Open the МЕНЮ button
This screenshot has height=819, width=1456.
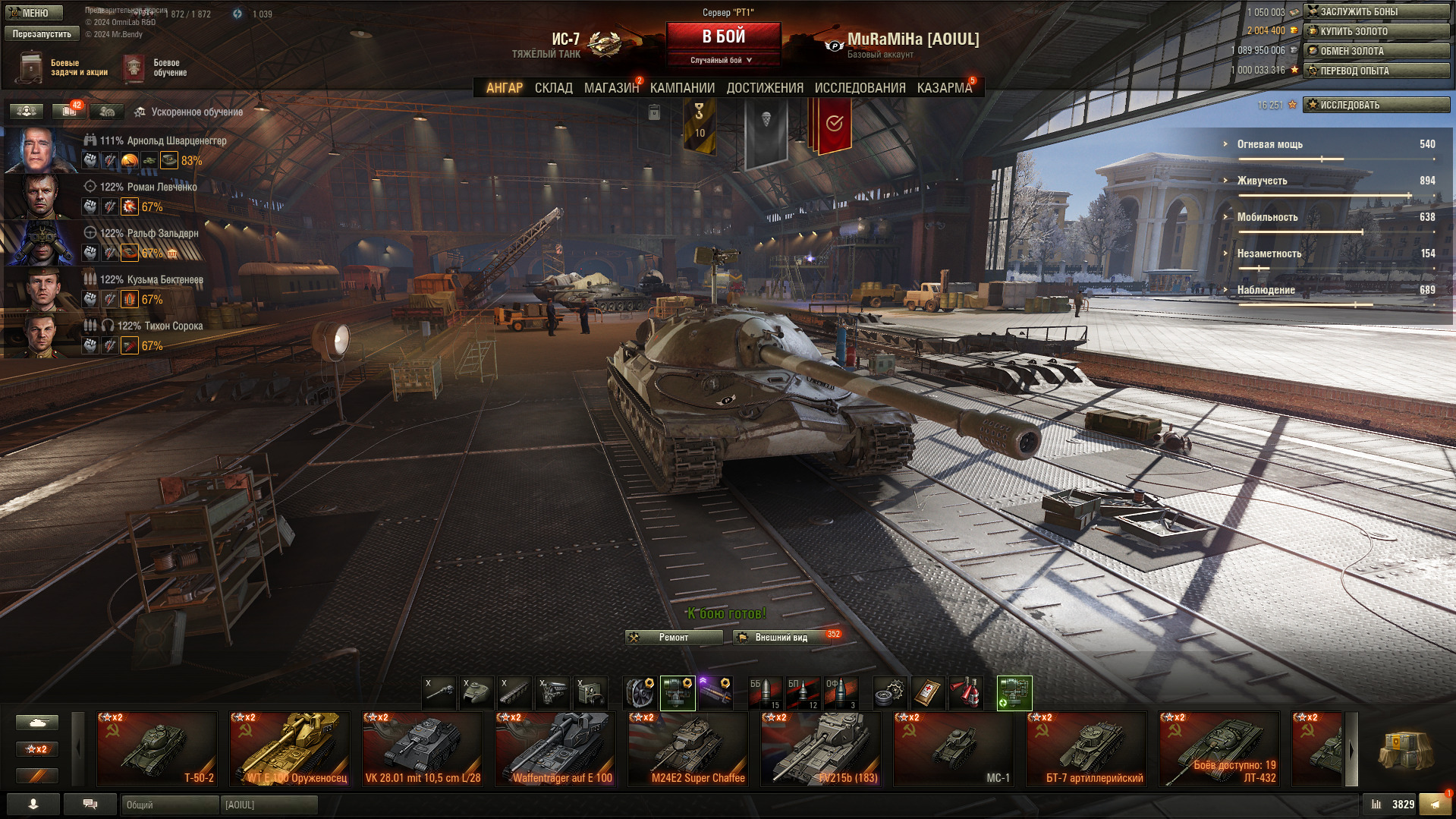34,13
